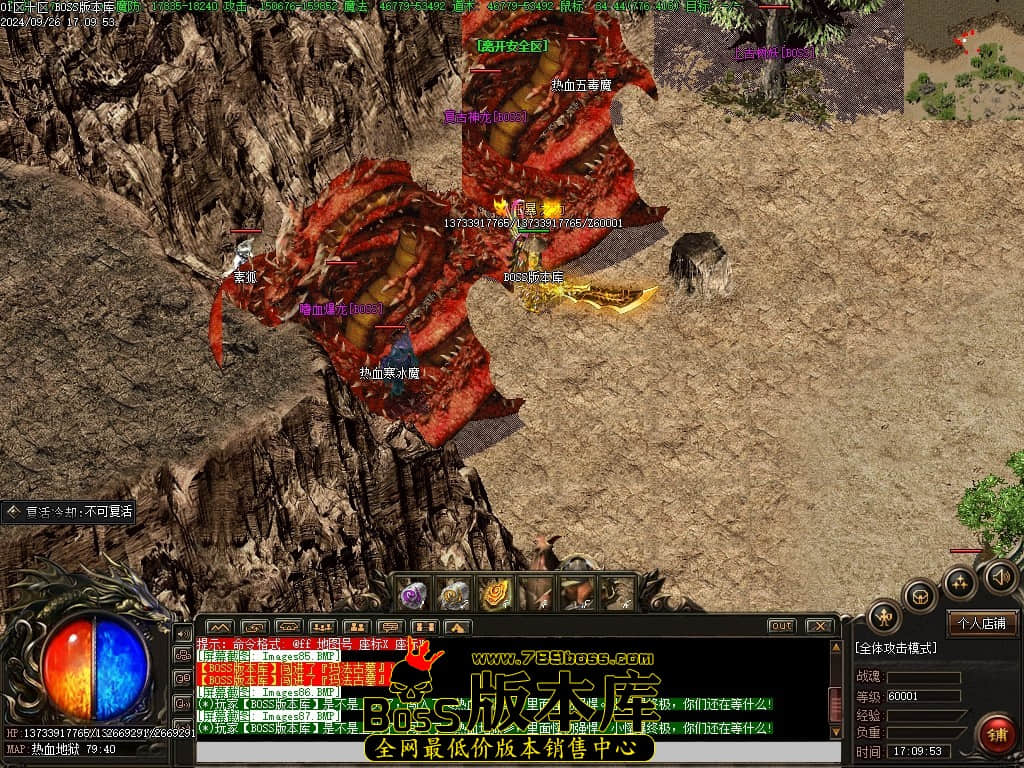Use the orange rose hotbar item
This screenshot has width=1024, height=768.
[494, 594]
